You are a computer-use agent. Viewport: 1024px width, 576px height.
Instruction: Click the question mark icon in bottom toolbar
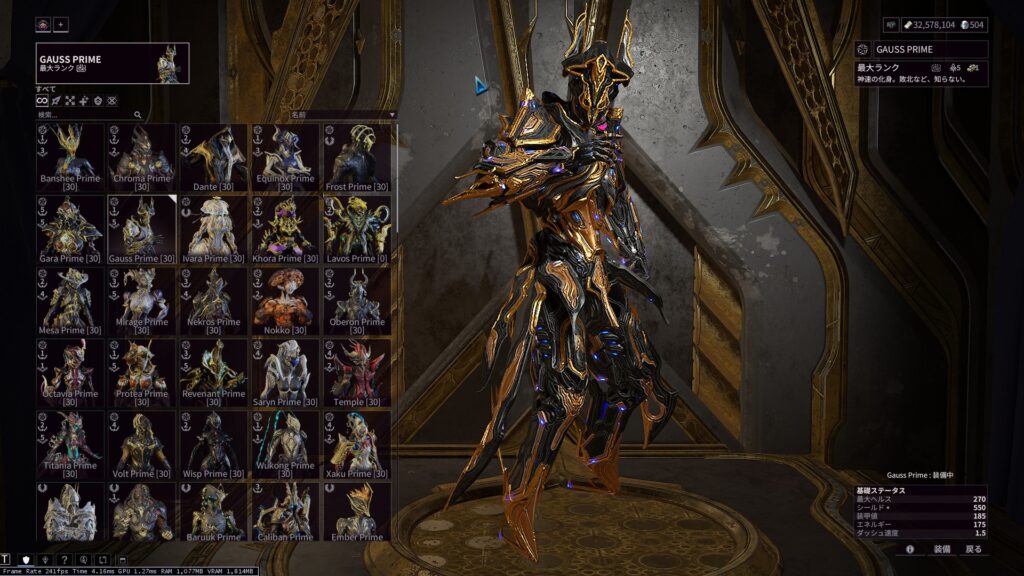64,559
